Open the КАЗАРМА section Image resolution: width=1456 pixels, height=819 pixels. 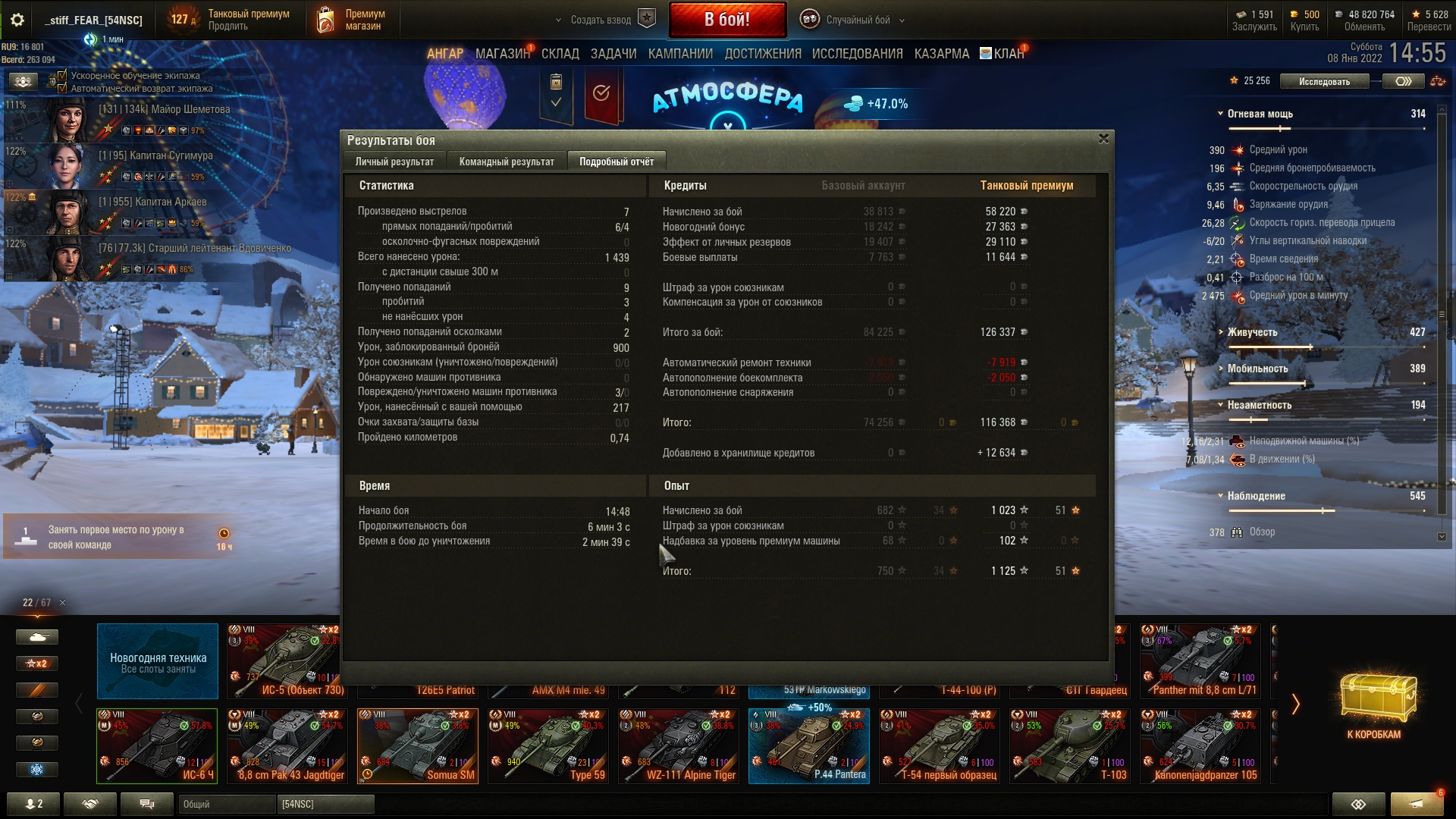(941, 54)
